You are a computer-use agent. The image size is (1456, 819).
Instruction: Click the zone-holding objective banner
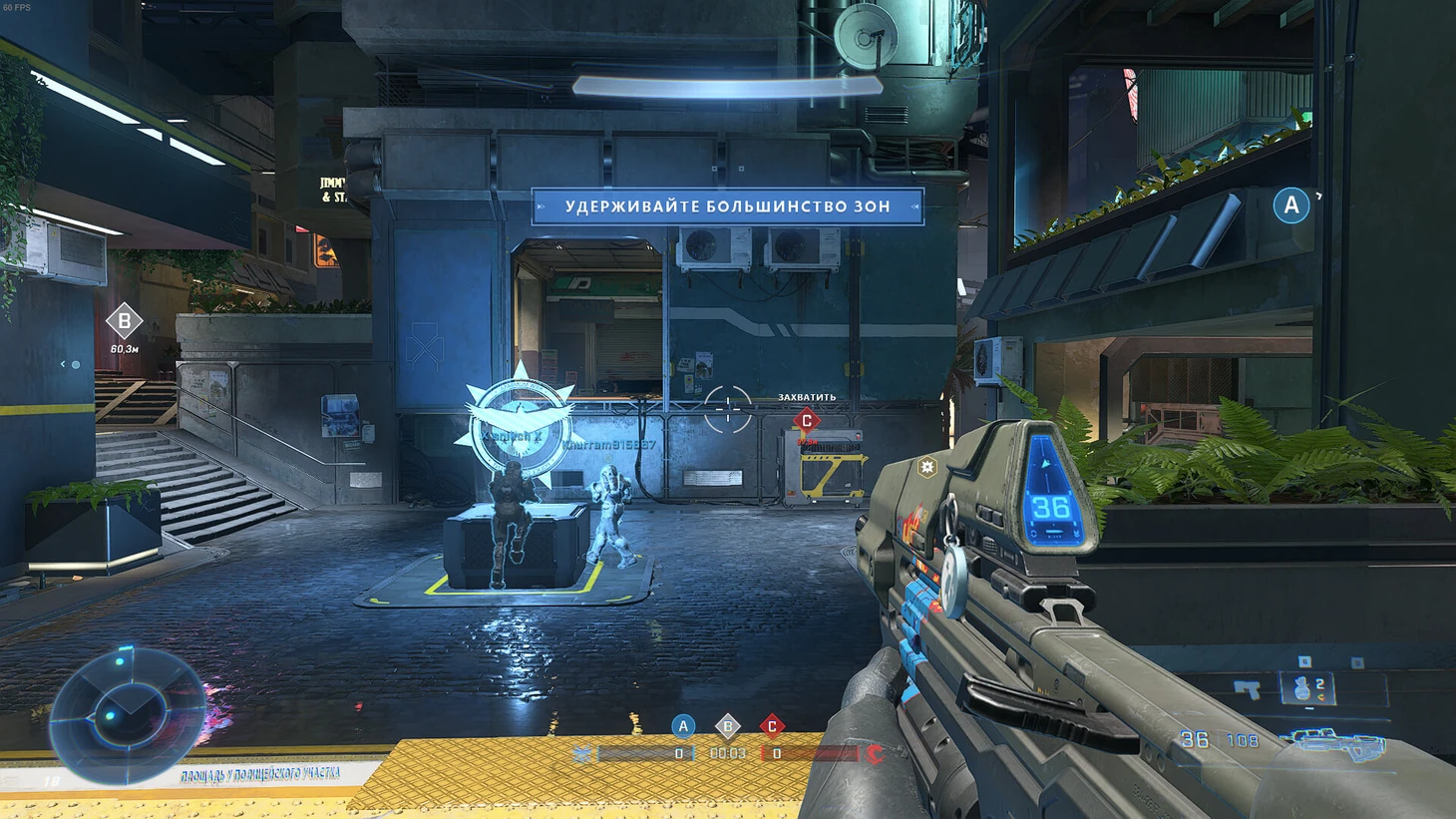click(728, 206)
